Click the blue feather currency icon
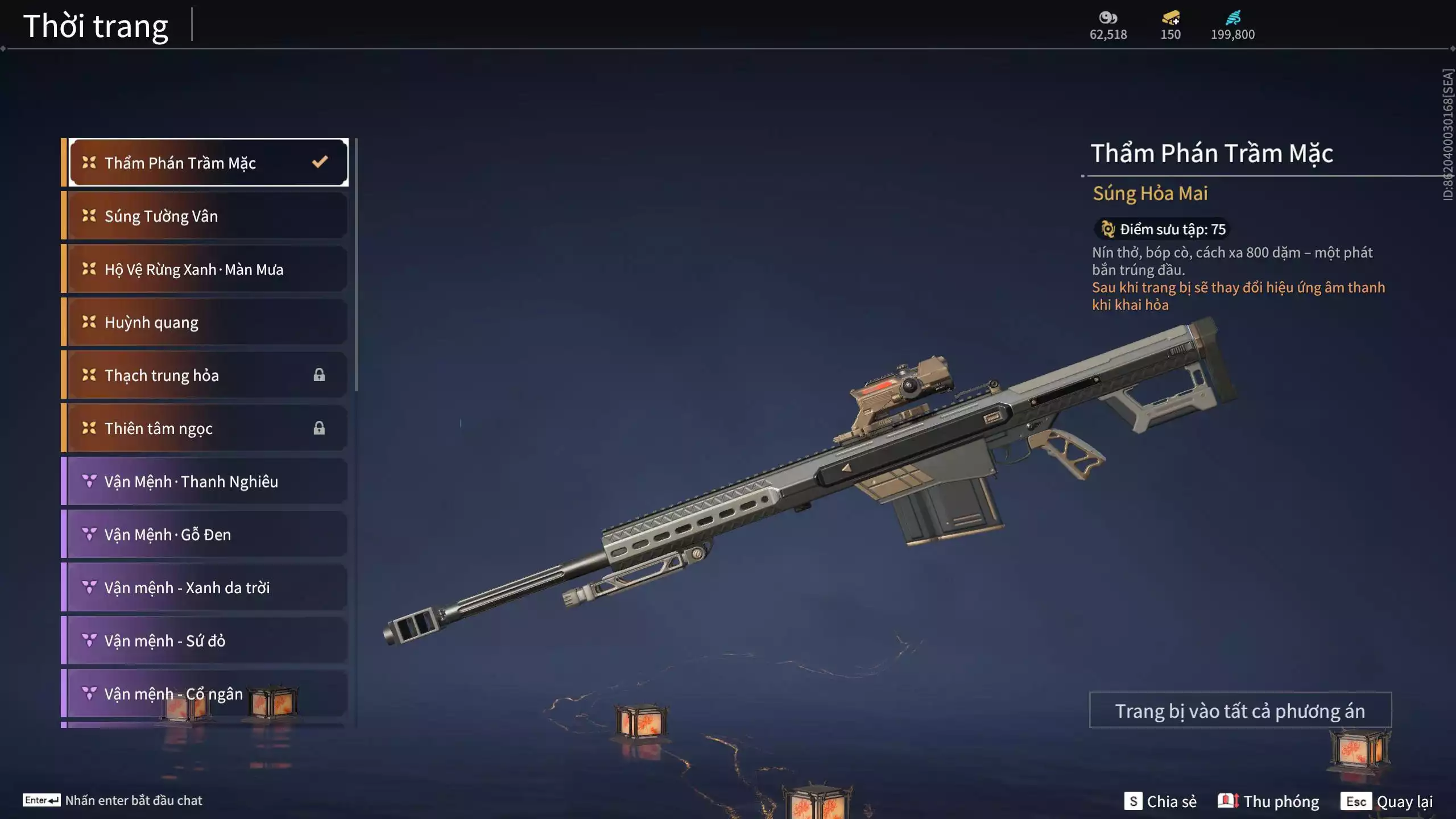The height and width of the screenshot is (819, 1456). 1232,18
